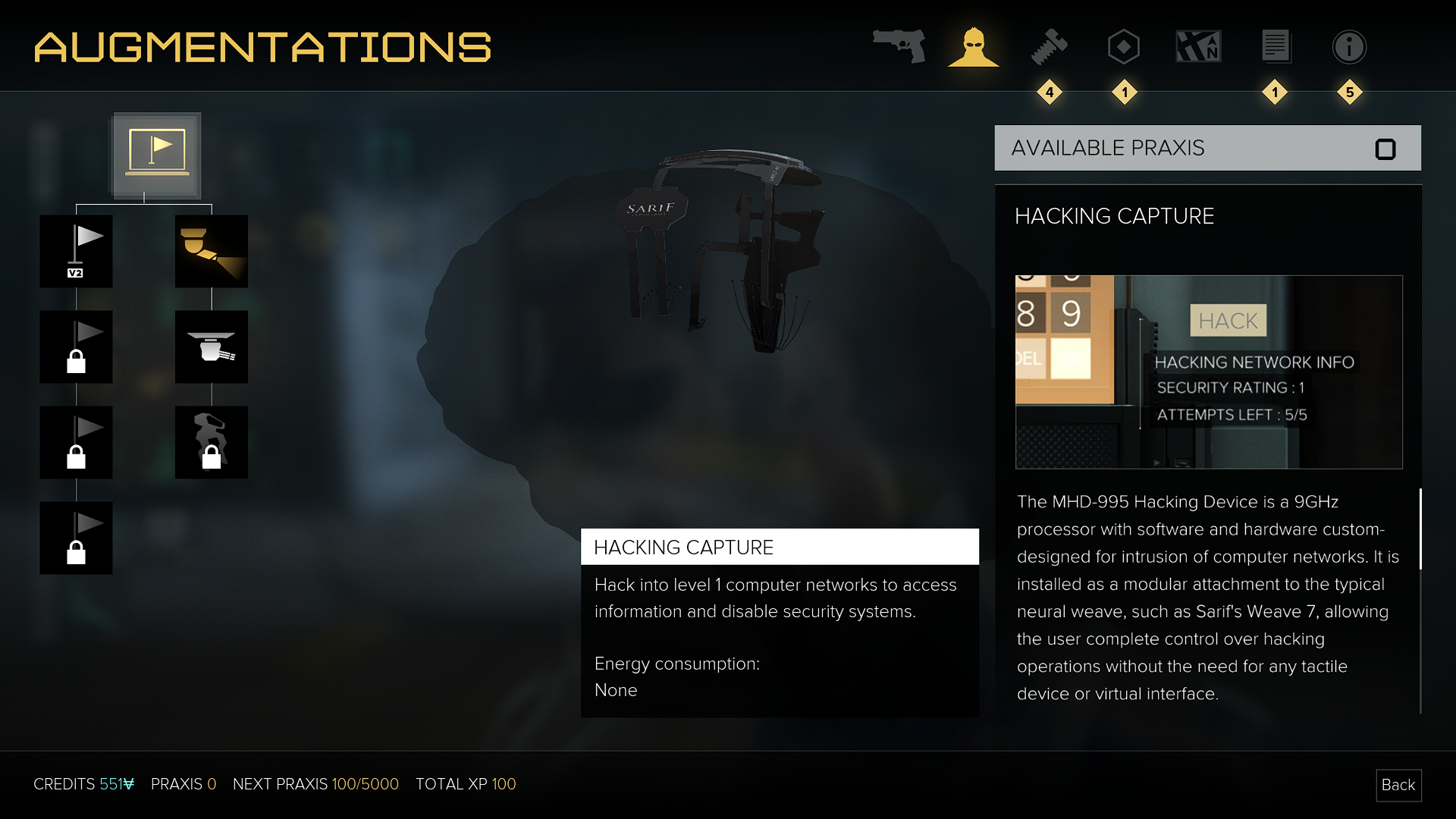Click the Back button
The width and height of the screenshot is (1456, 819).
[1398, 785]
